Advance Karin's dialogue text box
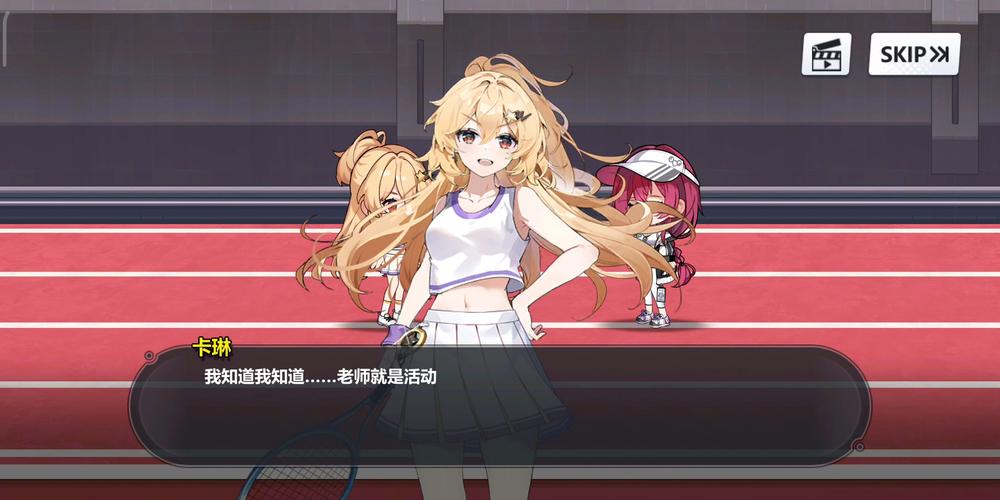The height and width of the screenshot is (500, 1000). [x=500, y=405]
